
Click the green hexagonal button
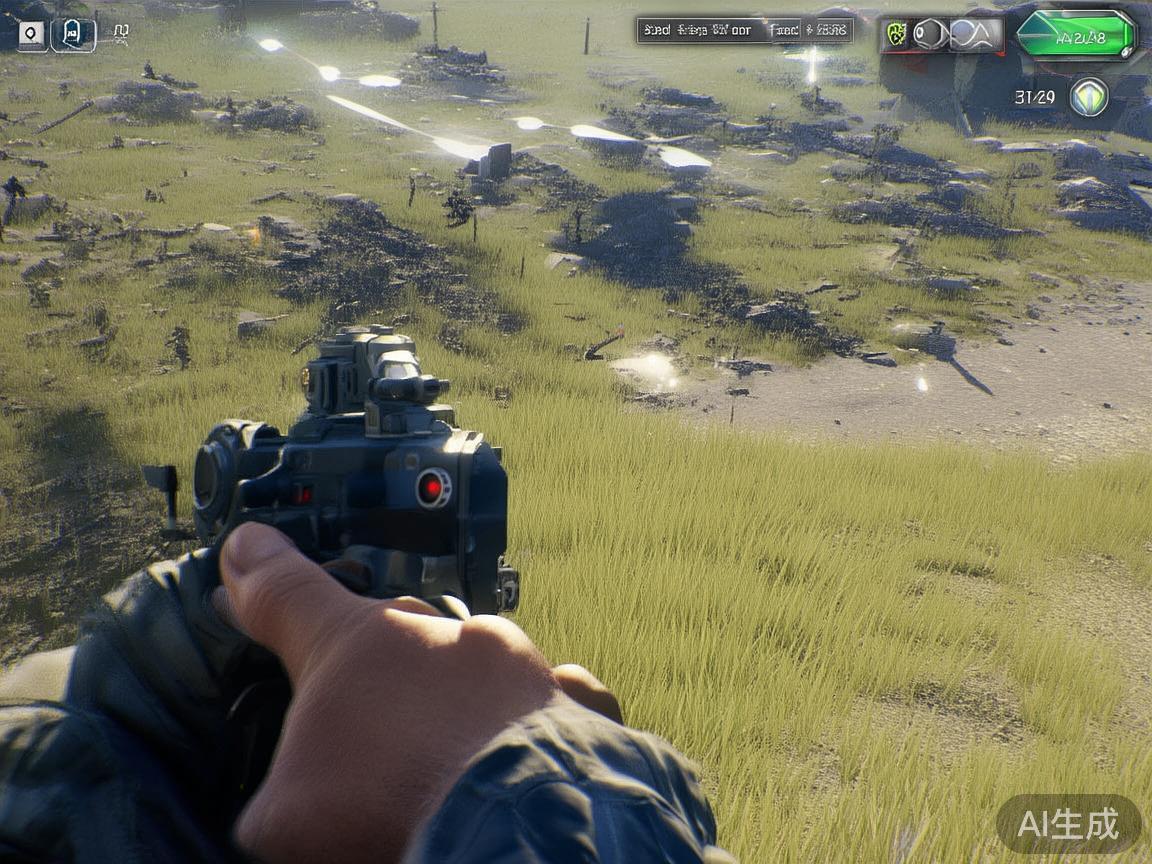click(x=1076, y=36)
